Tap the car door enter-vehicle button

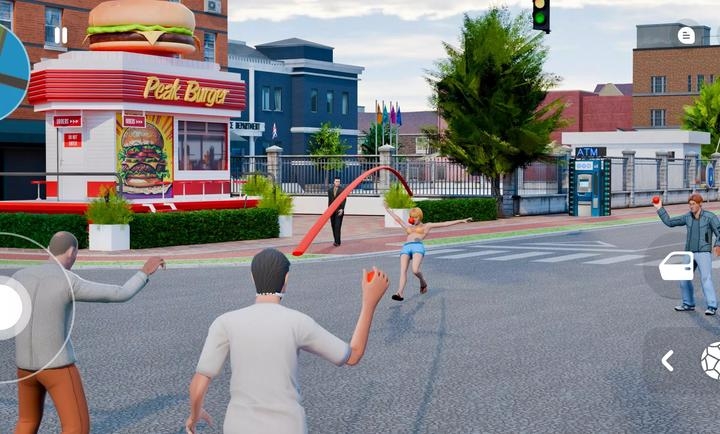point(677,266)
